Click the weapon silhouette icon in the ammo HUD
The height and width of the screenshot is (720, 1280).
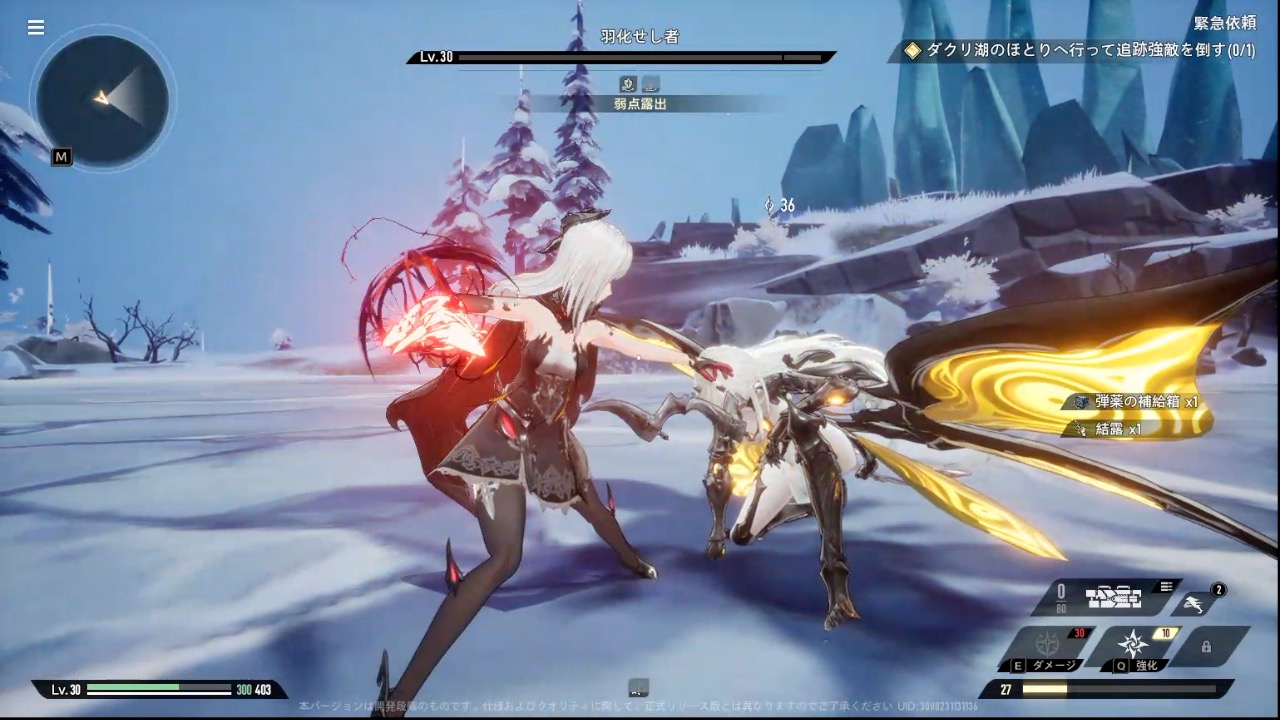1113,597
